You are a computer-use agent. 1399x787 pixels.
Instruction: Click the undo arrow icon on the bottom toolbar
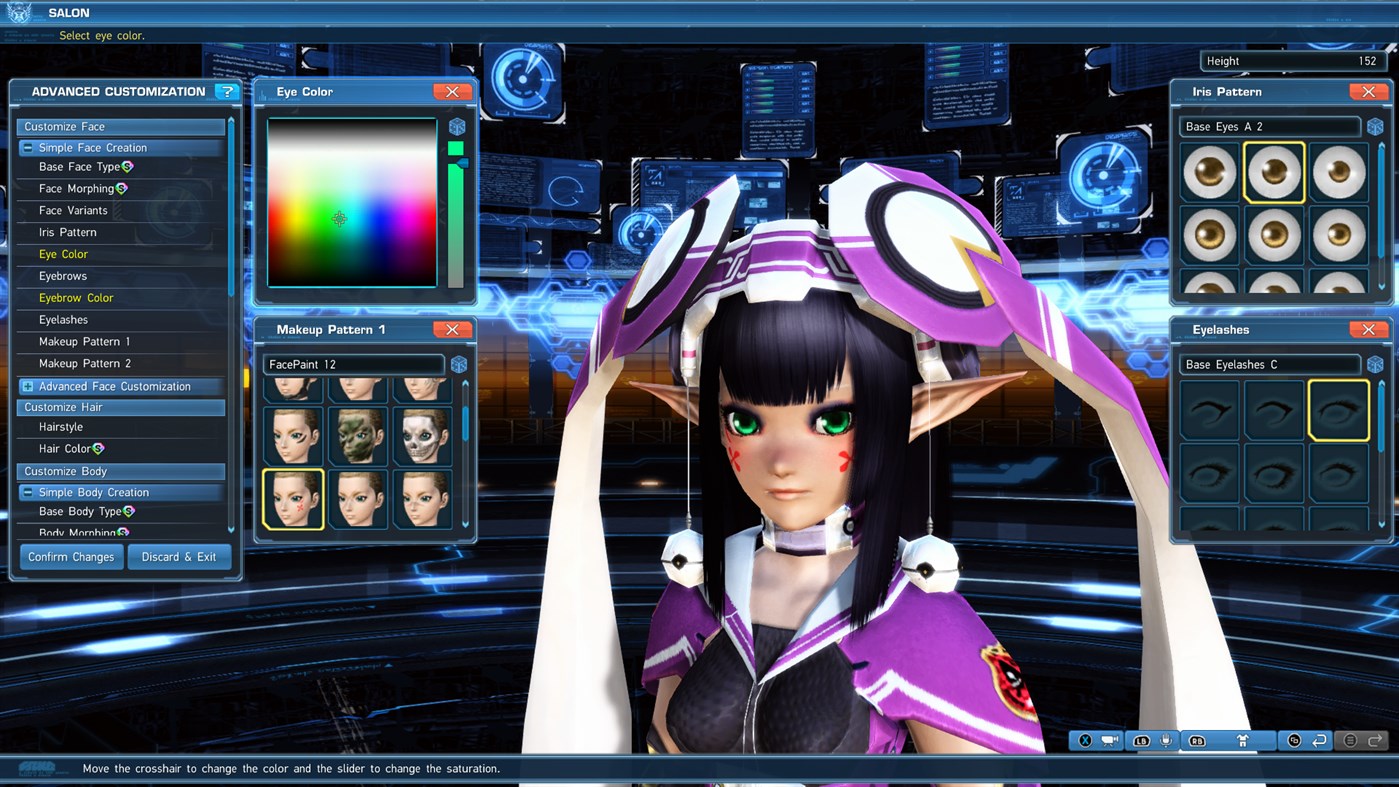click(1319, 740)
